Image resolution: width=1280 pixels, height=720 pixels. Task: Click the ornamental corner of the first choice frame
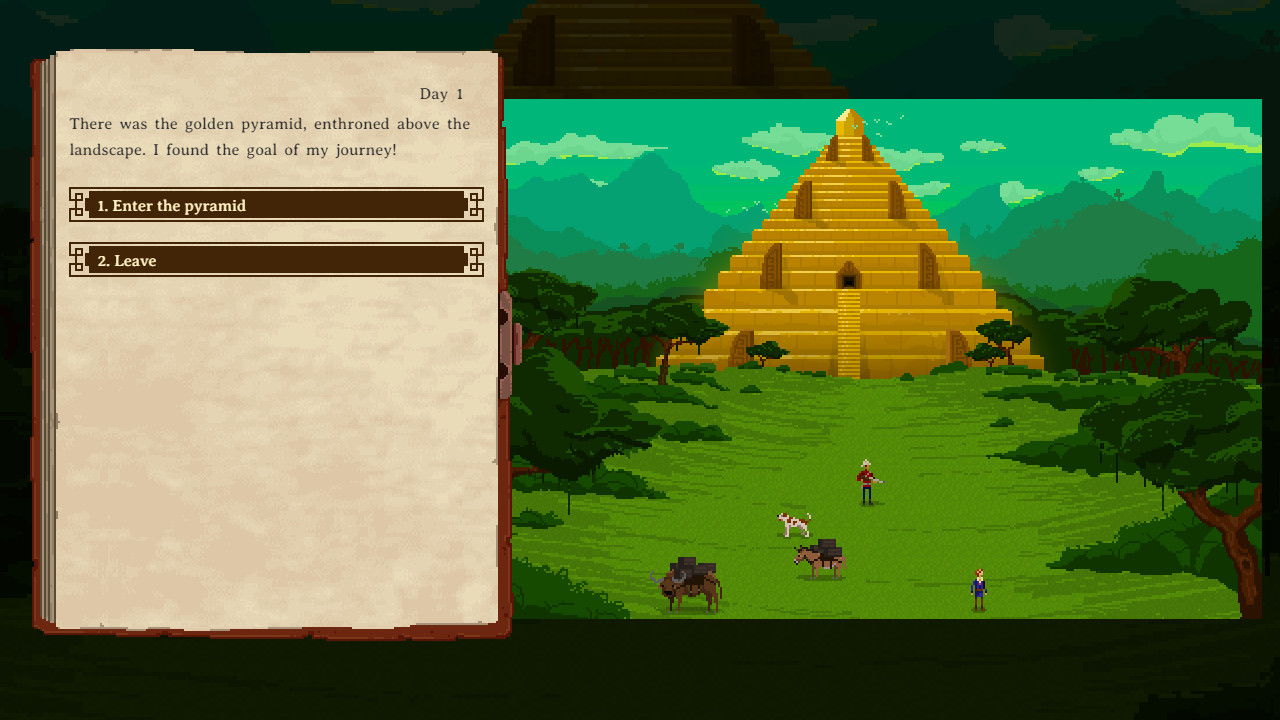pyautogui.click(x=77, y=205)
